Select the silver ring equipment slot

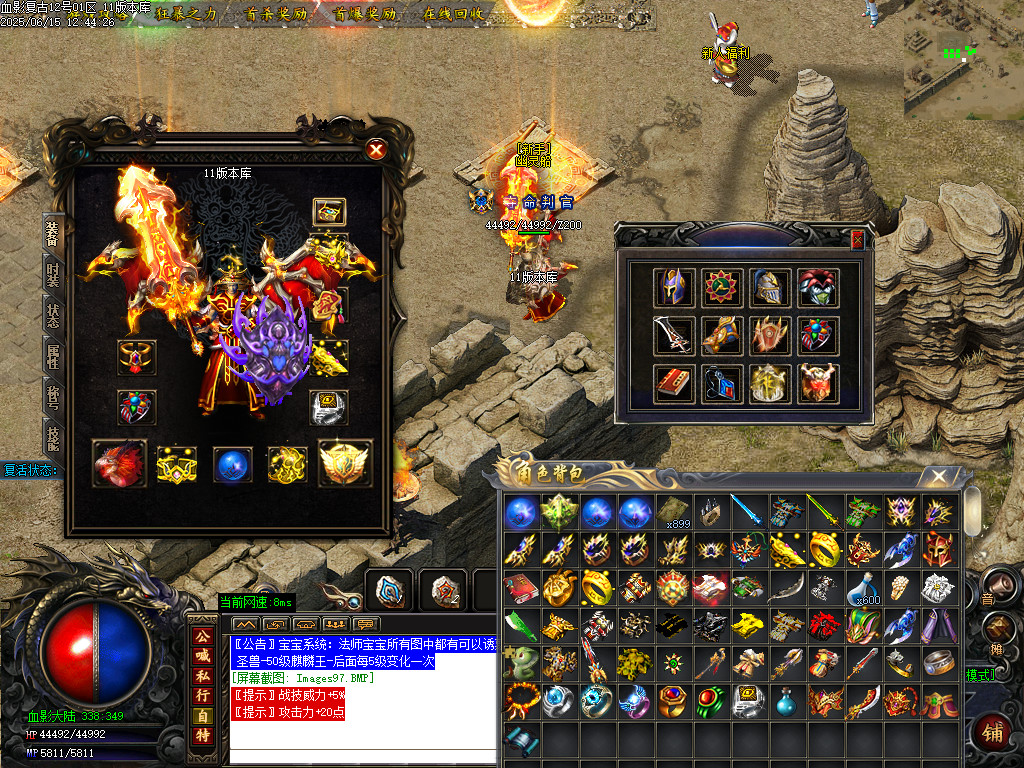tap(329, 407)
